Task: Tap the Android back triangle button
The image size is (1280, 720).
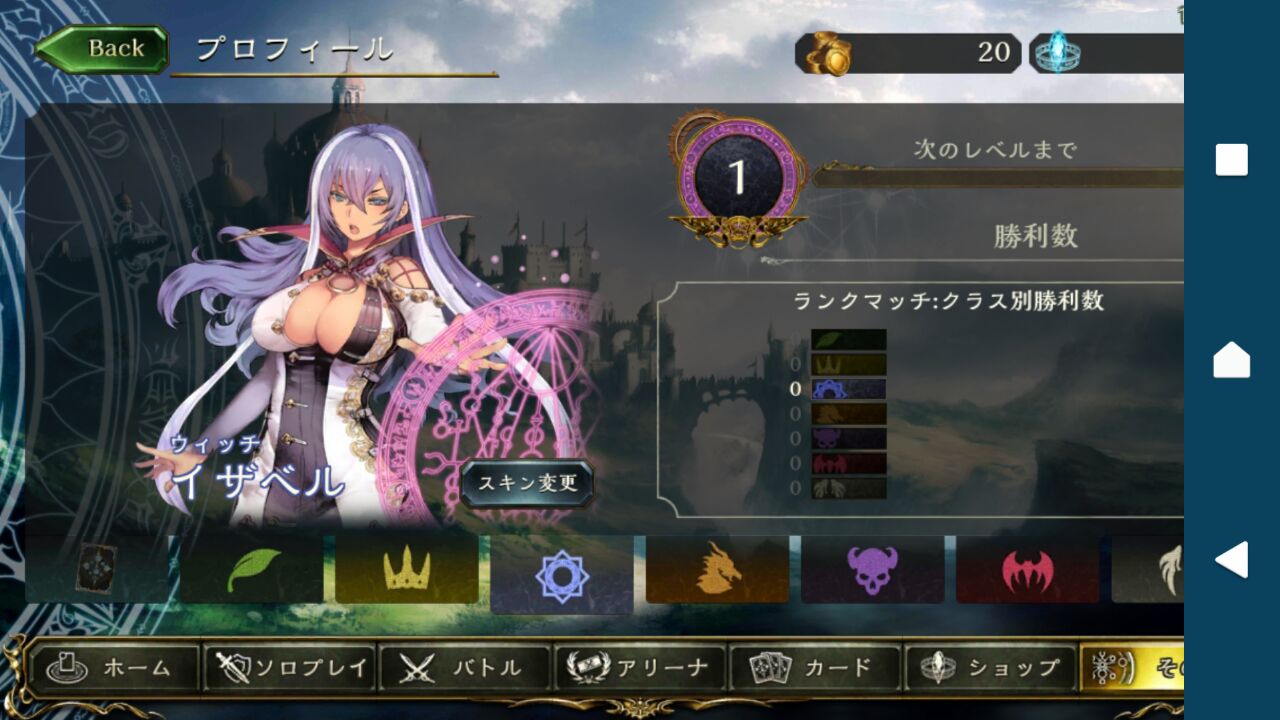Action: click(1231, 559)
